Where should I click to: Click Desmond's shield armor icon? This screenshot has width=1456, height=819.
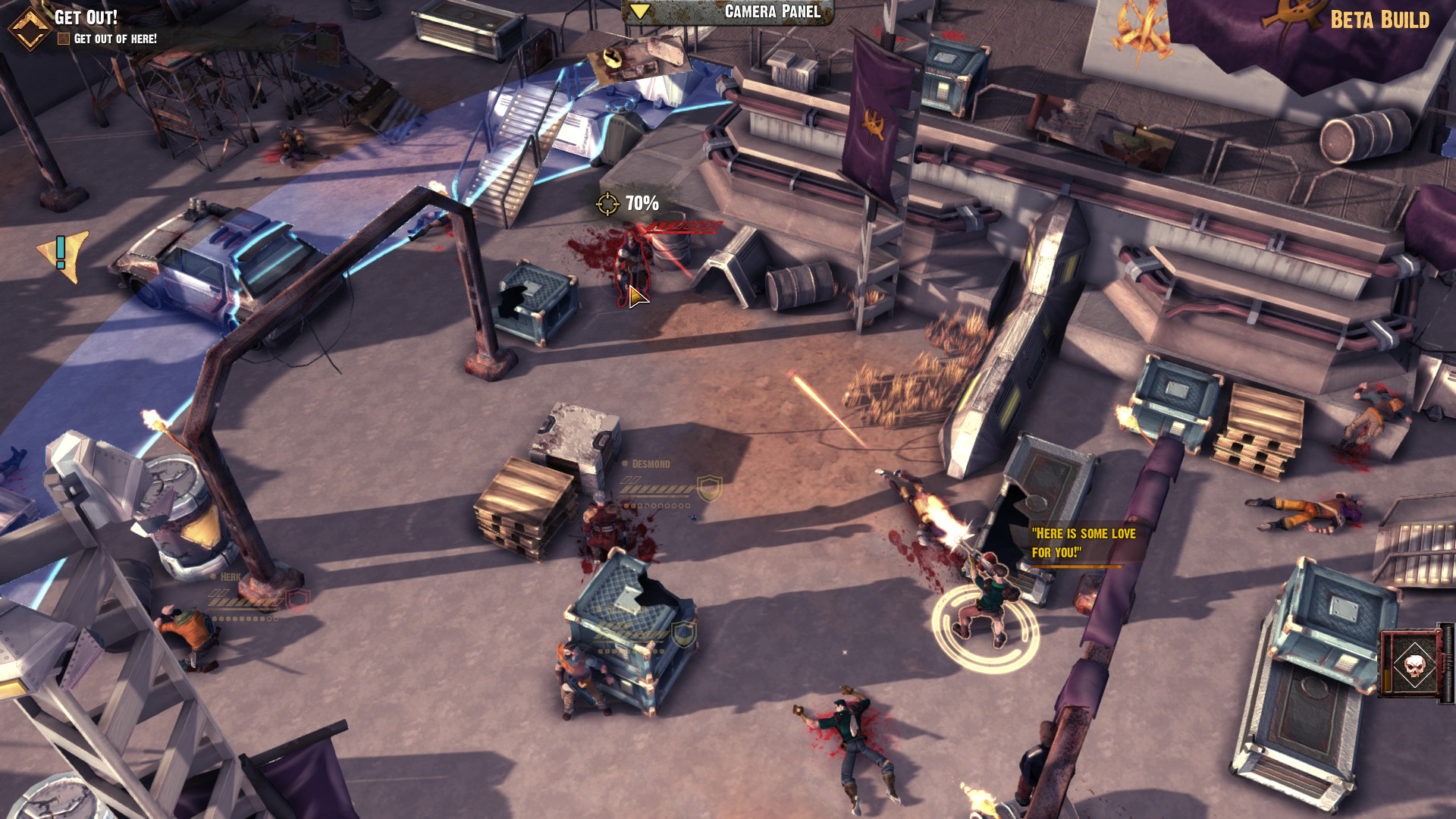tap(710, 489)
